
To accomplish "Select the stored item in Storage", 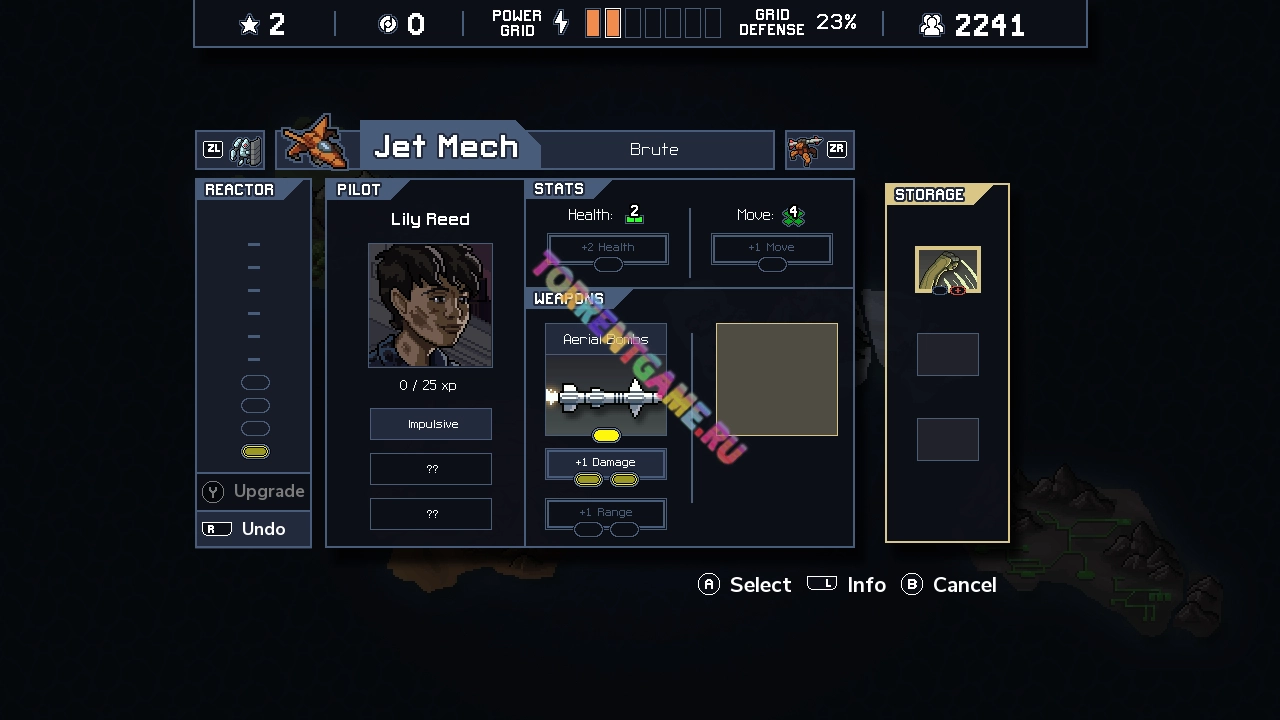I will pyautogui.click(x=948, y=270).
